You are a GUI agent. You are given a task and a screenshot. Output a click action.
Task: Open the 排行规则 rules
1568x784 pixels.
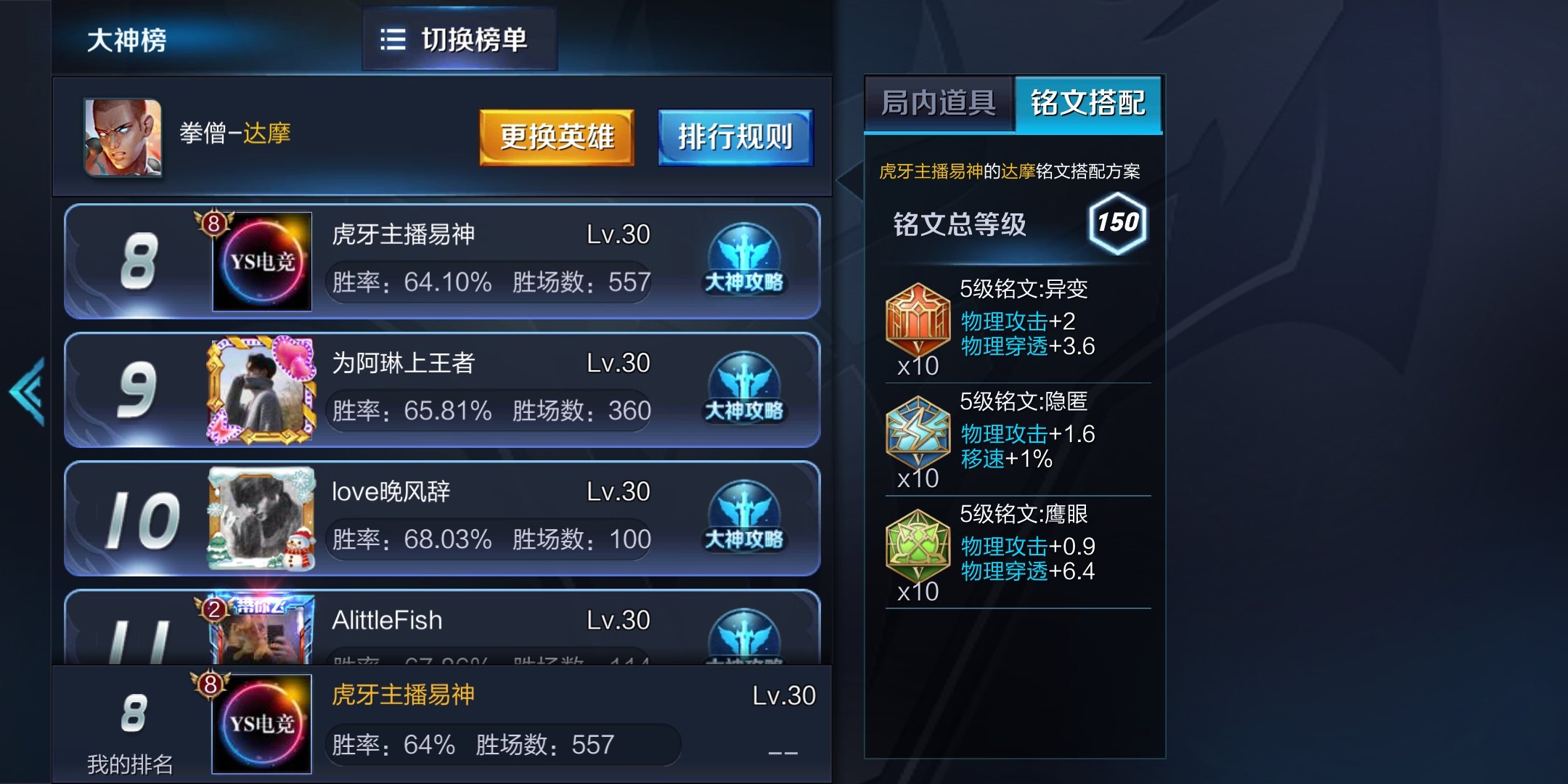(x=735, y=136)
